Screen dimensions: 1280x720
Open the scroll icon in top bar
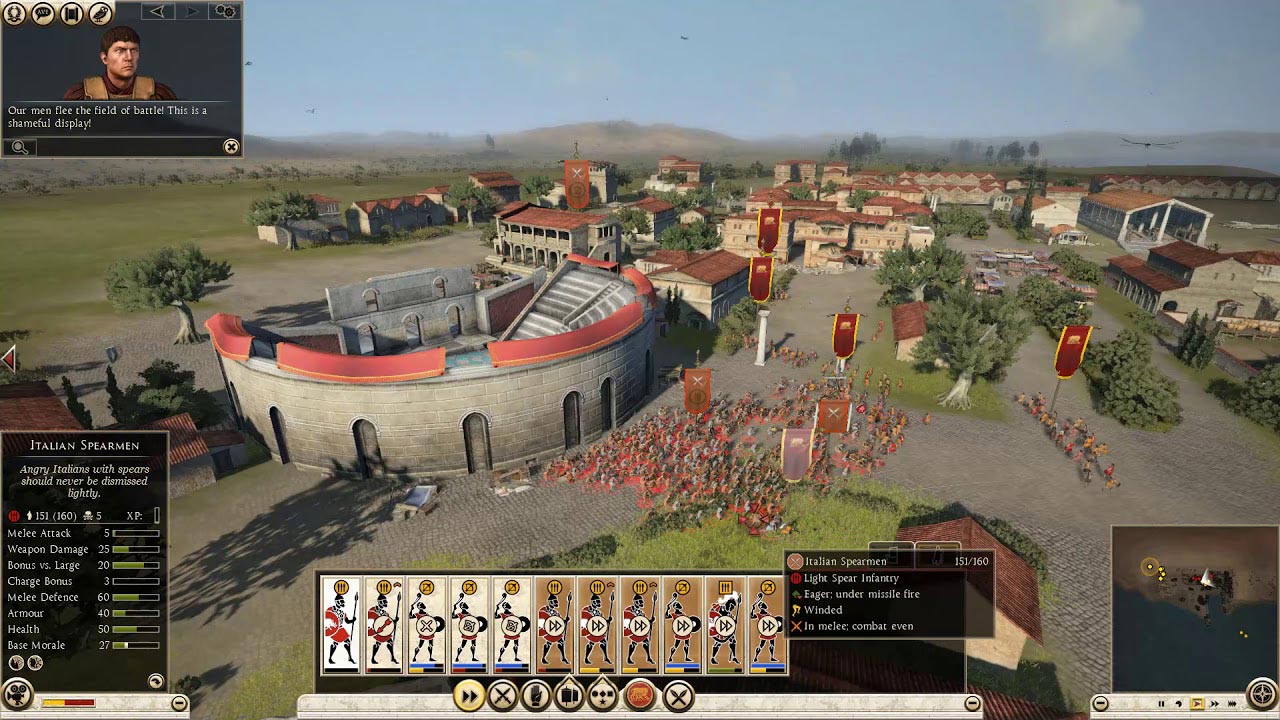pos(71,13)
